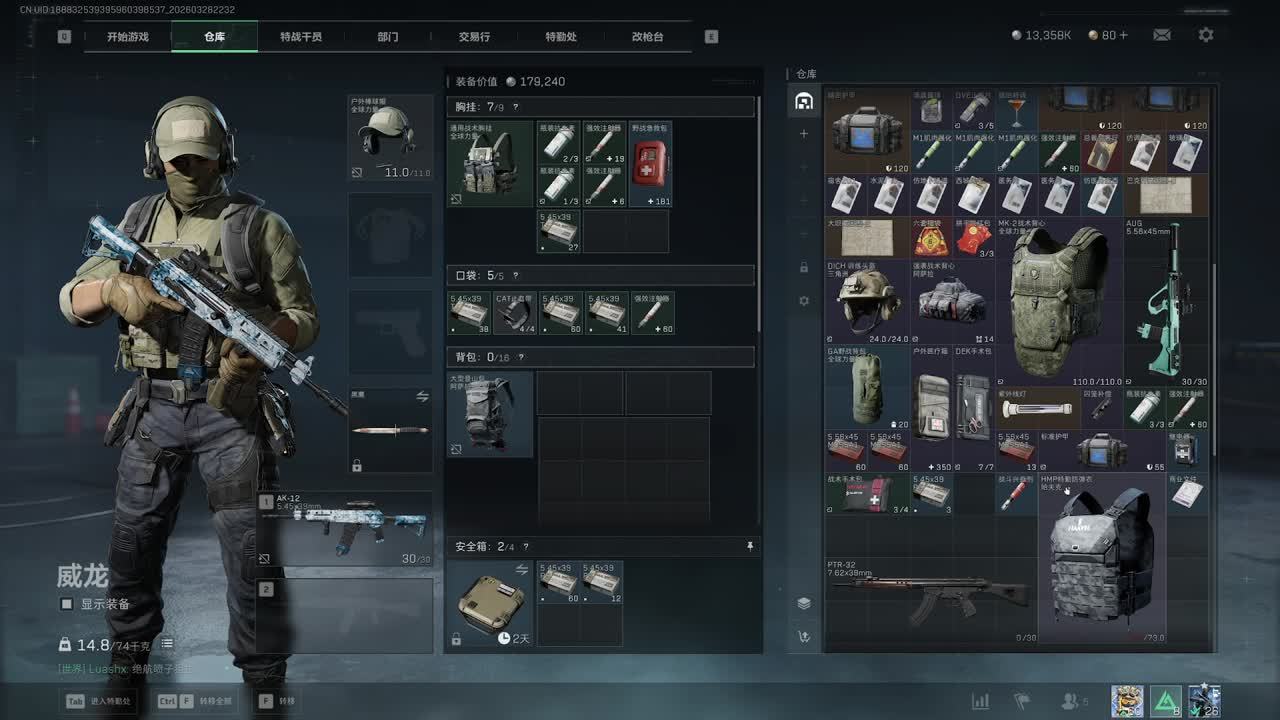This screenshot has width=1280, height=720.
Task: Click the equipped combat knife slot
Action: 390,430
